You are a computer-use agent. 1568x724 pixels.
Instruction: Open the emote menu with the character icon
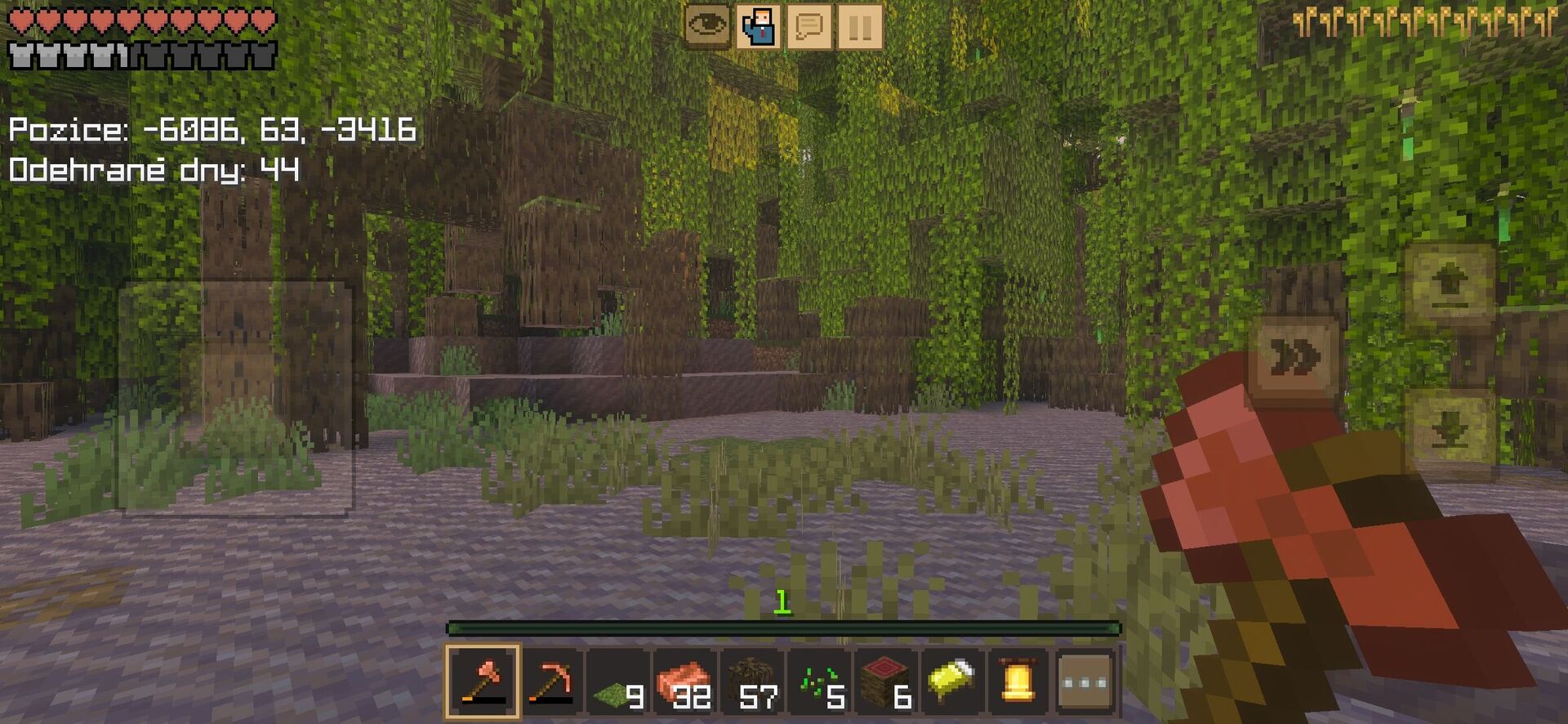[x=758, y=25]
